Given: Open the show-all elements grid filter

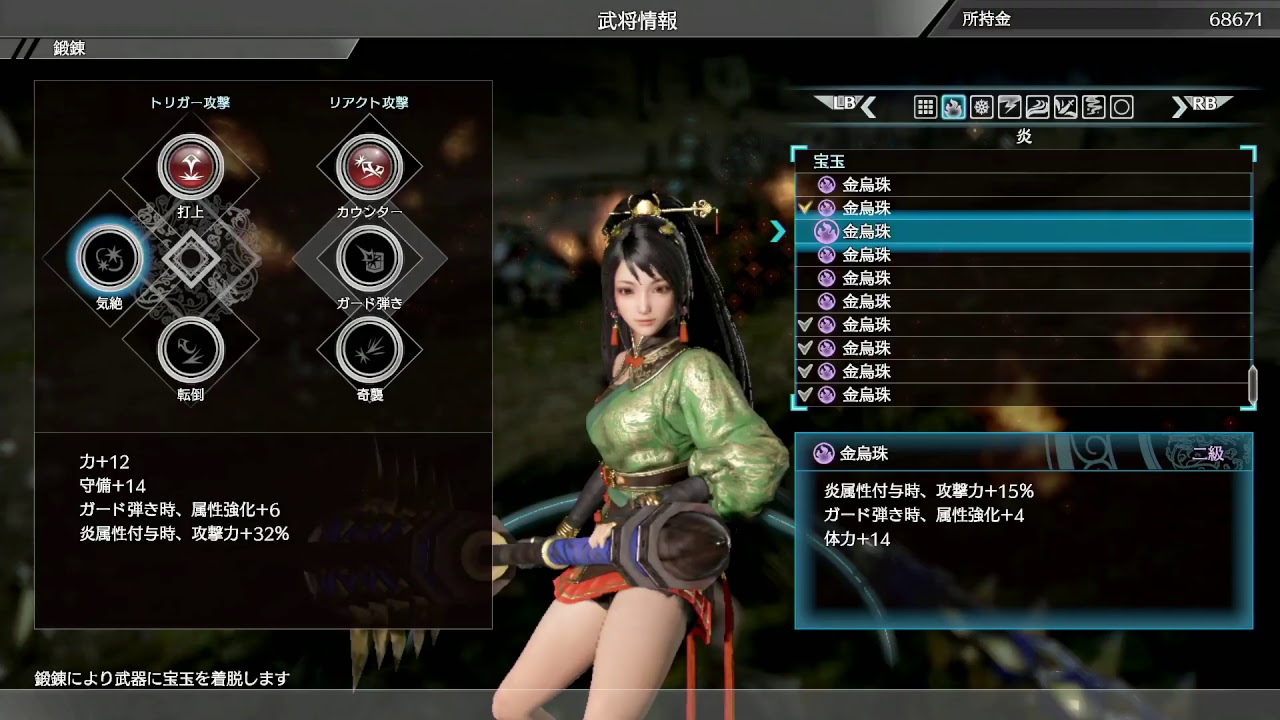Looking at the screenshot, I should click(926, 107).
